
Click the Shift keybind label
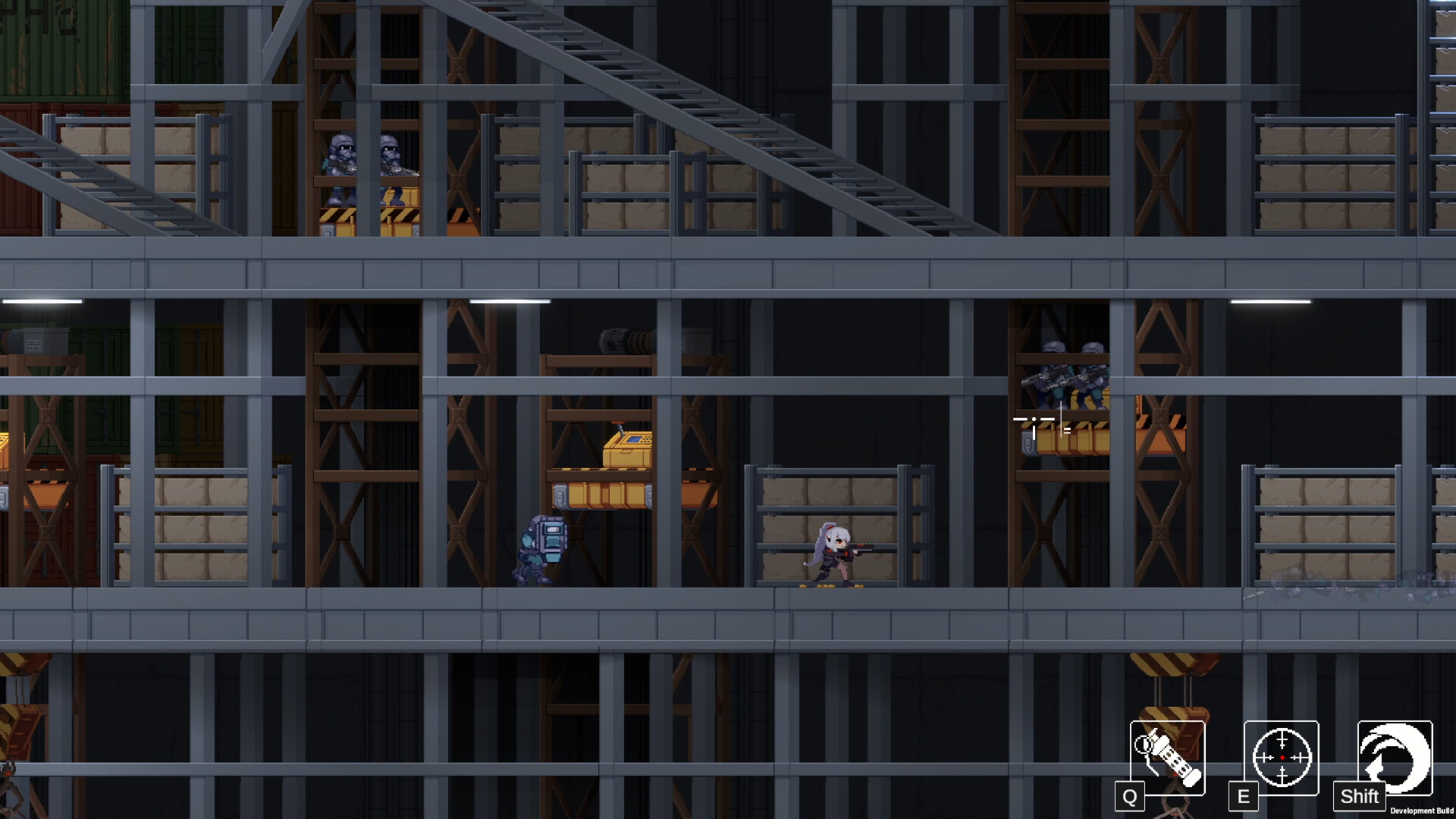1360,797
